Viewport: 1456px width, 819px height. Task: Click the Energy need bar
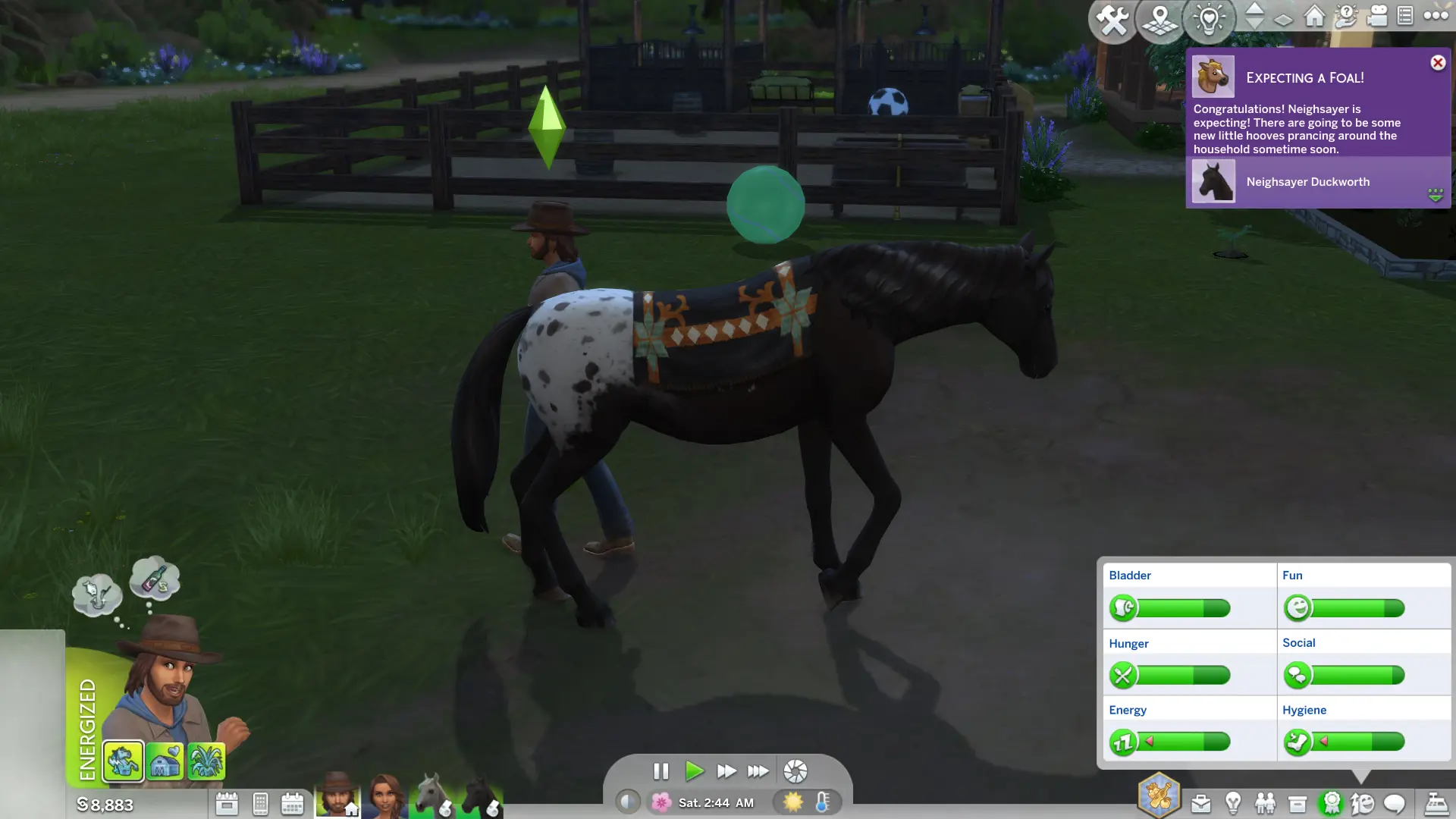[1183, 742]
